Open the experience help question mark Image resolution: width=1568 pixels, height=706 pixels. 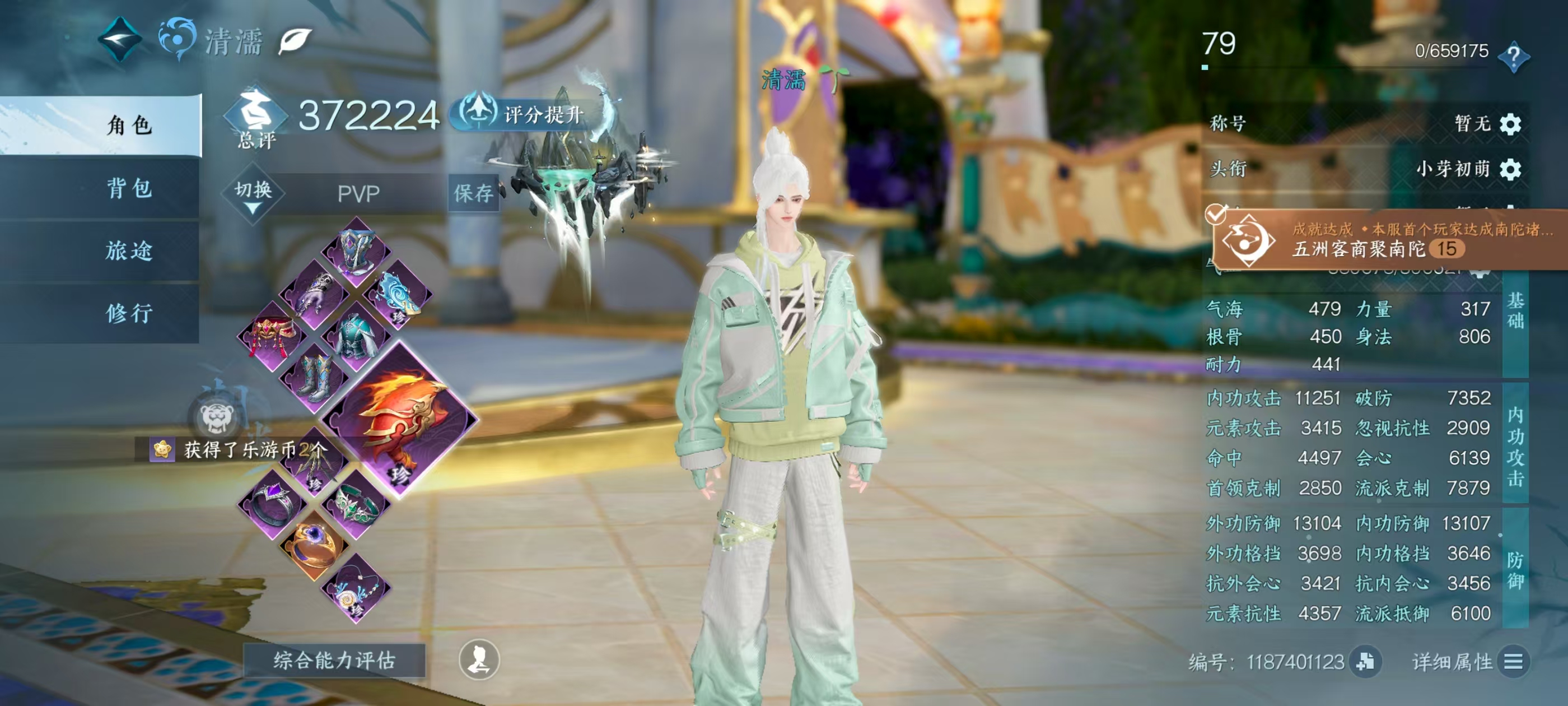(1513, 57)
